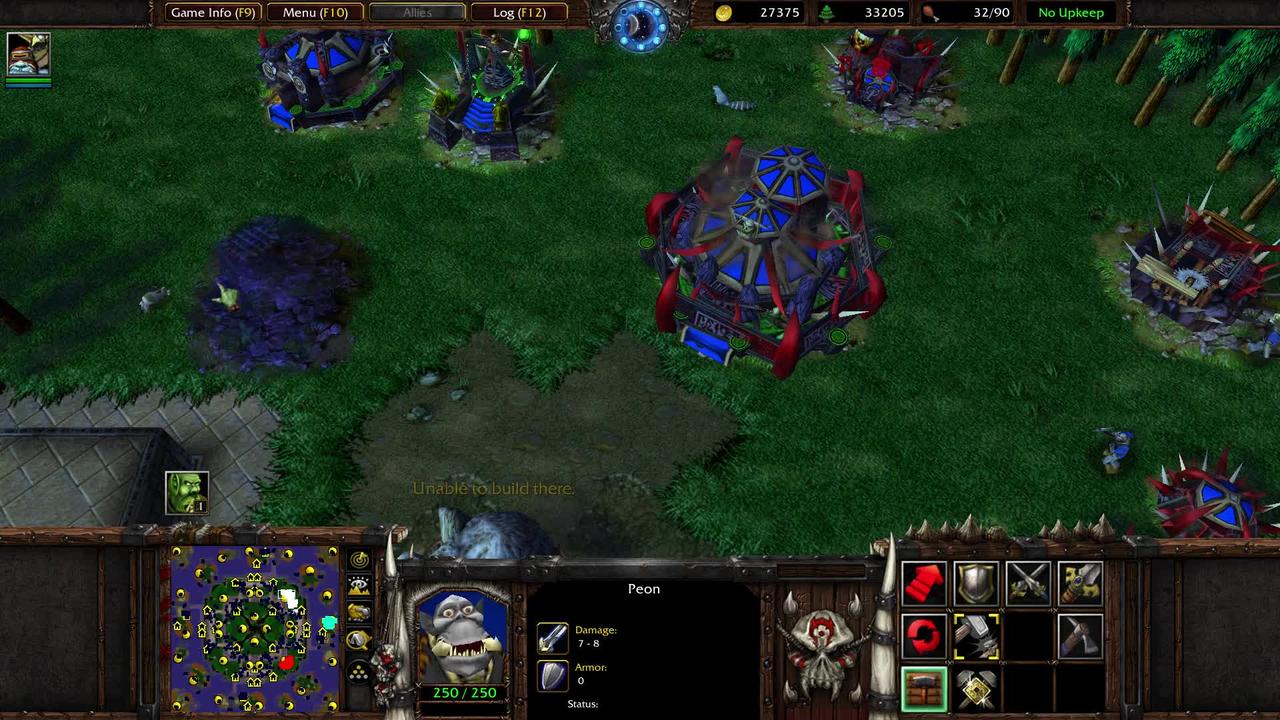Open Game Info with F9
Image resolution: width=1280 pixels, height=720 pixels.
[x=213, y=12]
